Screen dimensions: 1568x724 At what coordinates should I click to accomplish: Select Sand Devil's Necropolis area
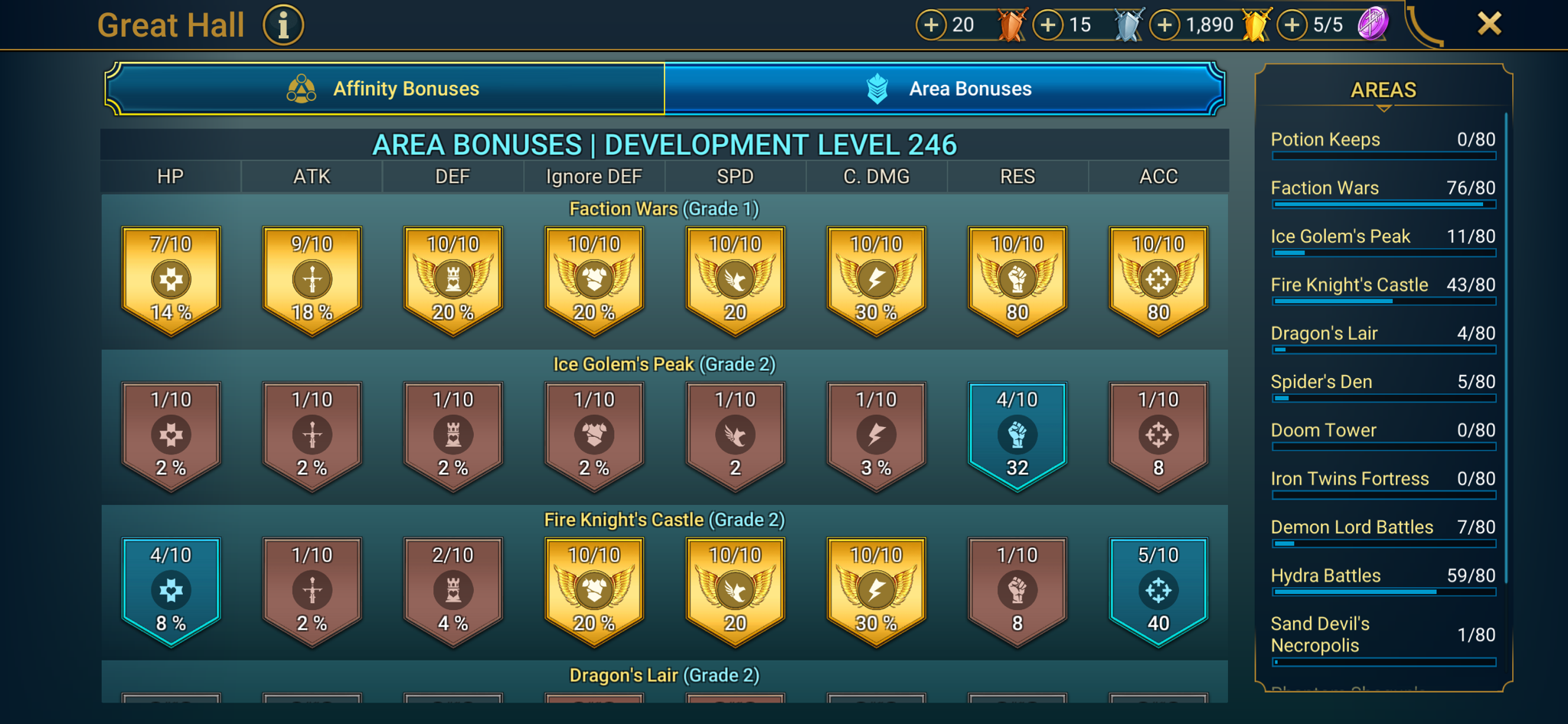coord(1383,634)
